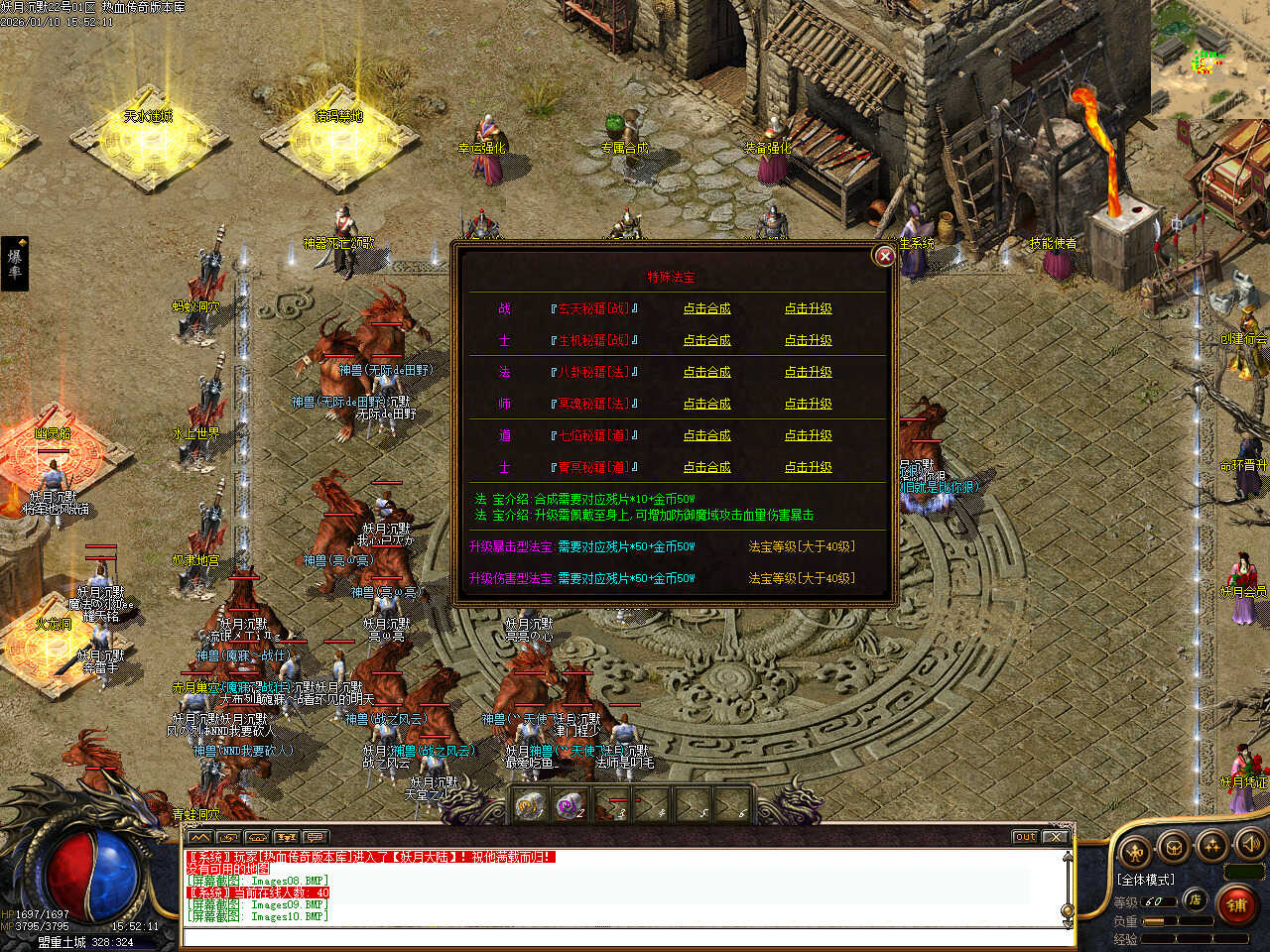Click 点击合成 for 玄天秘籍[战]
Viewport: 1270px width, 952px height.
tap(706, 308)
